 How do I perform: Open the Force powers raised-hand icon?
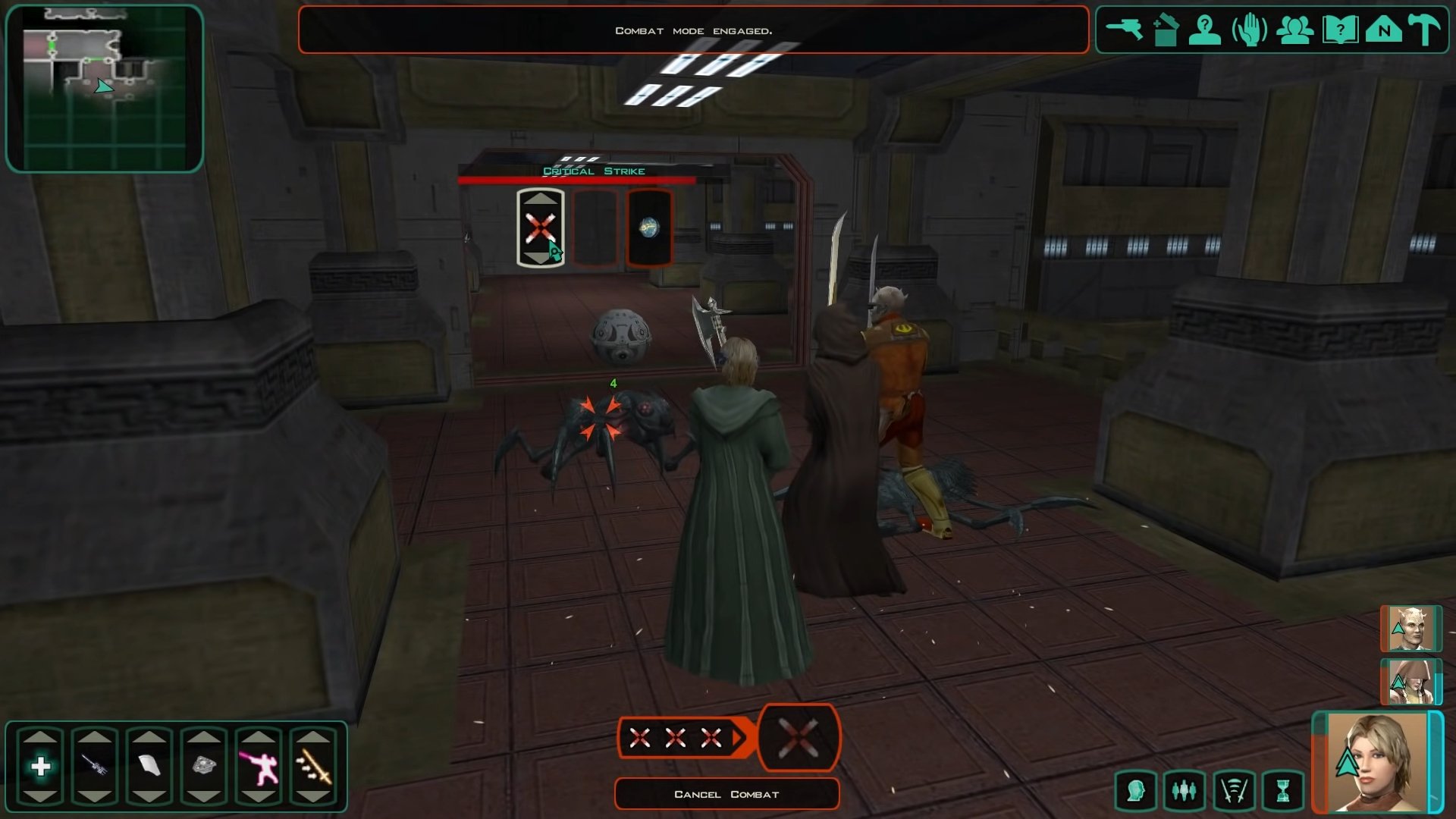(x=1249, y=31)
